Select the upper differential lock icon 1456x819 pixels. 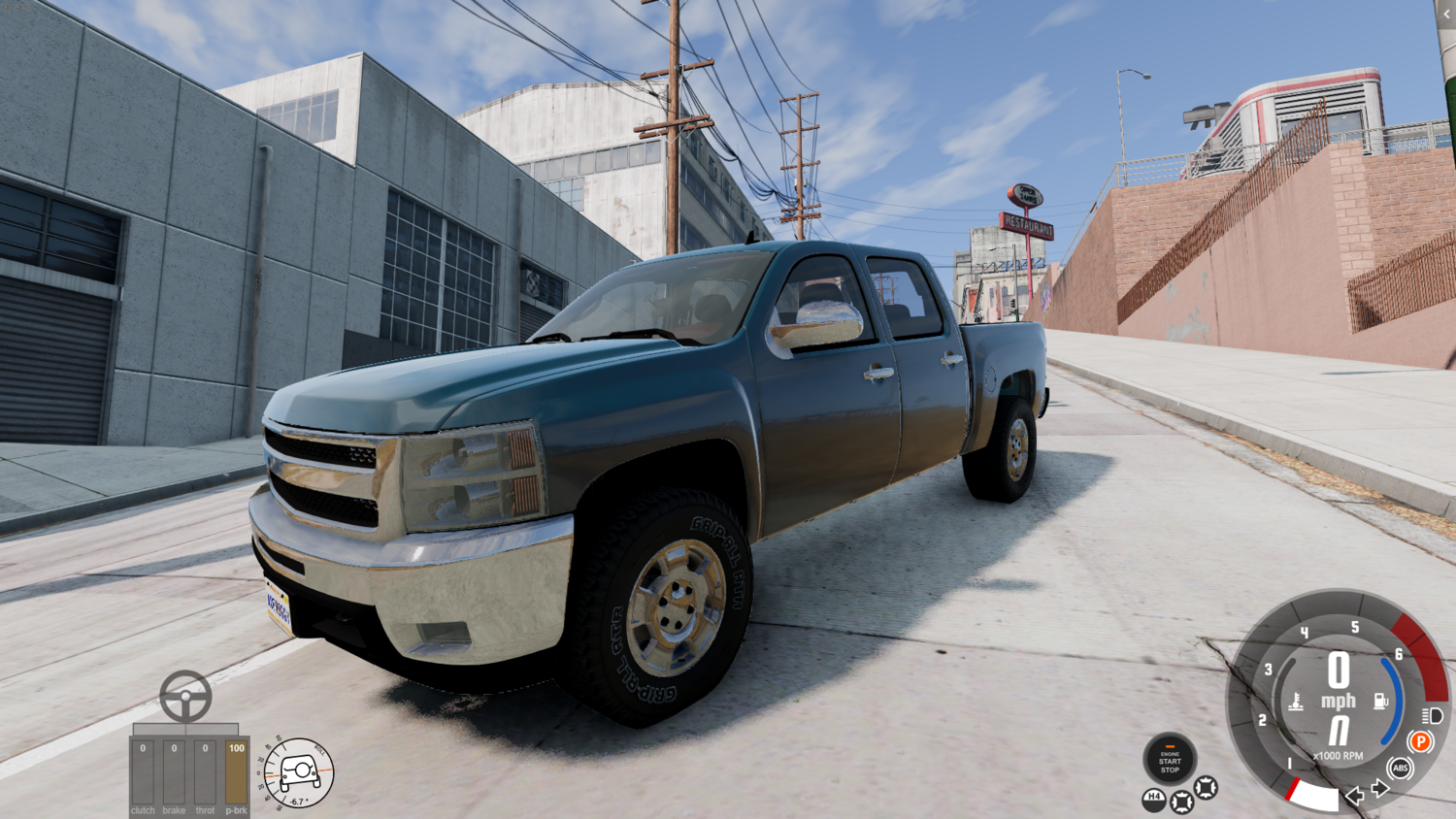tap(1205, 789)
